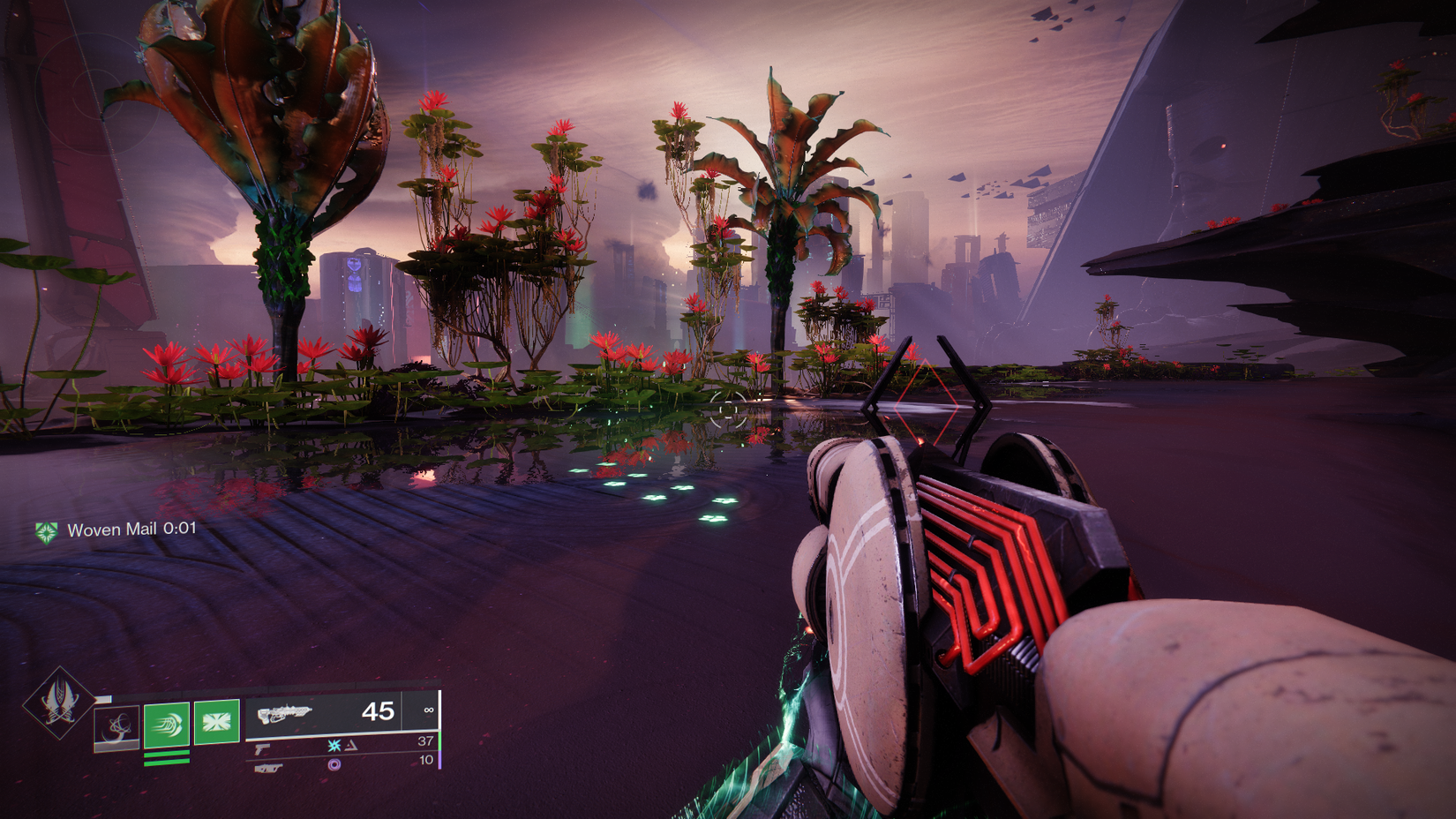
Task: Click the Woven Mail buff icon
Action: coord(46,530)
